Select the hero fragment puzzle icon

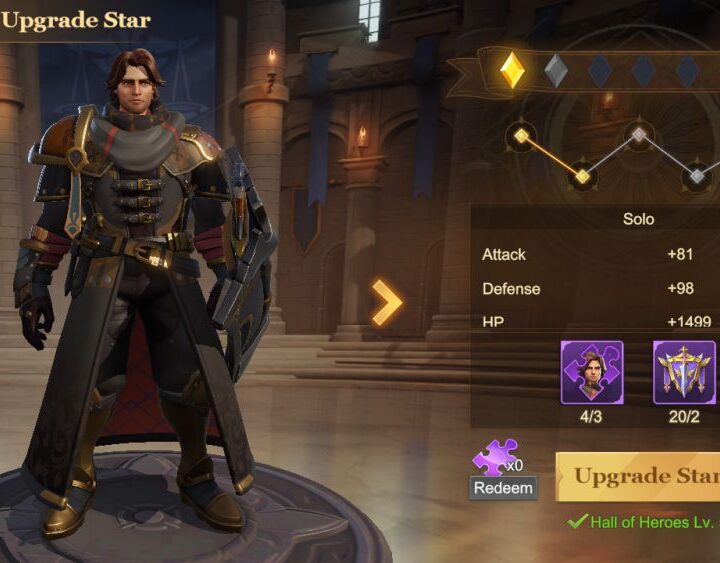(x=591, y=372)
